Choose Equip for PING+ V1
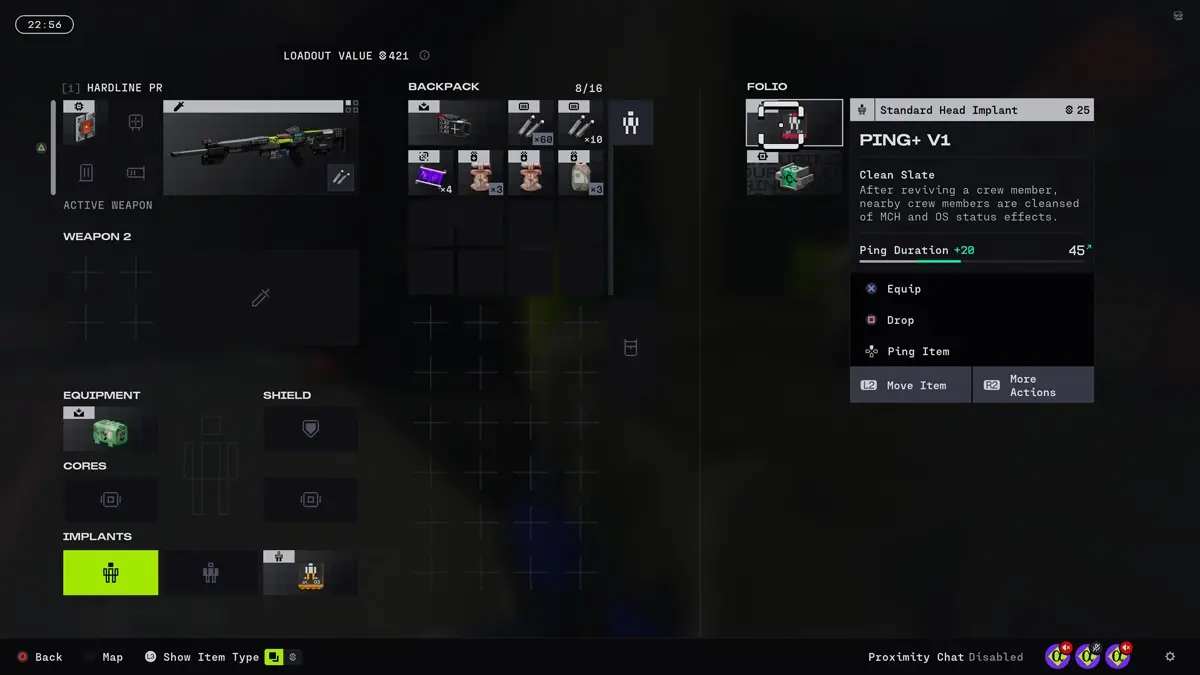 (903, 289)
